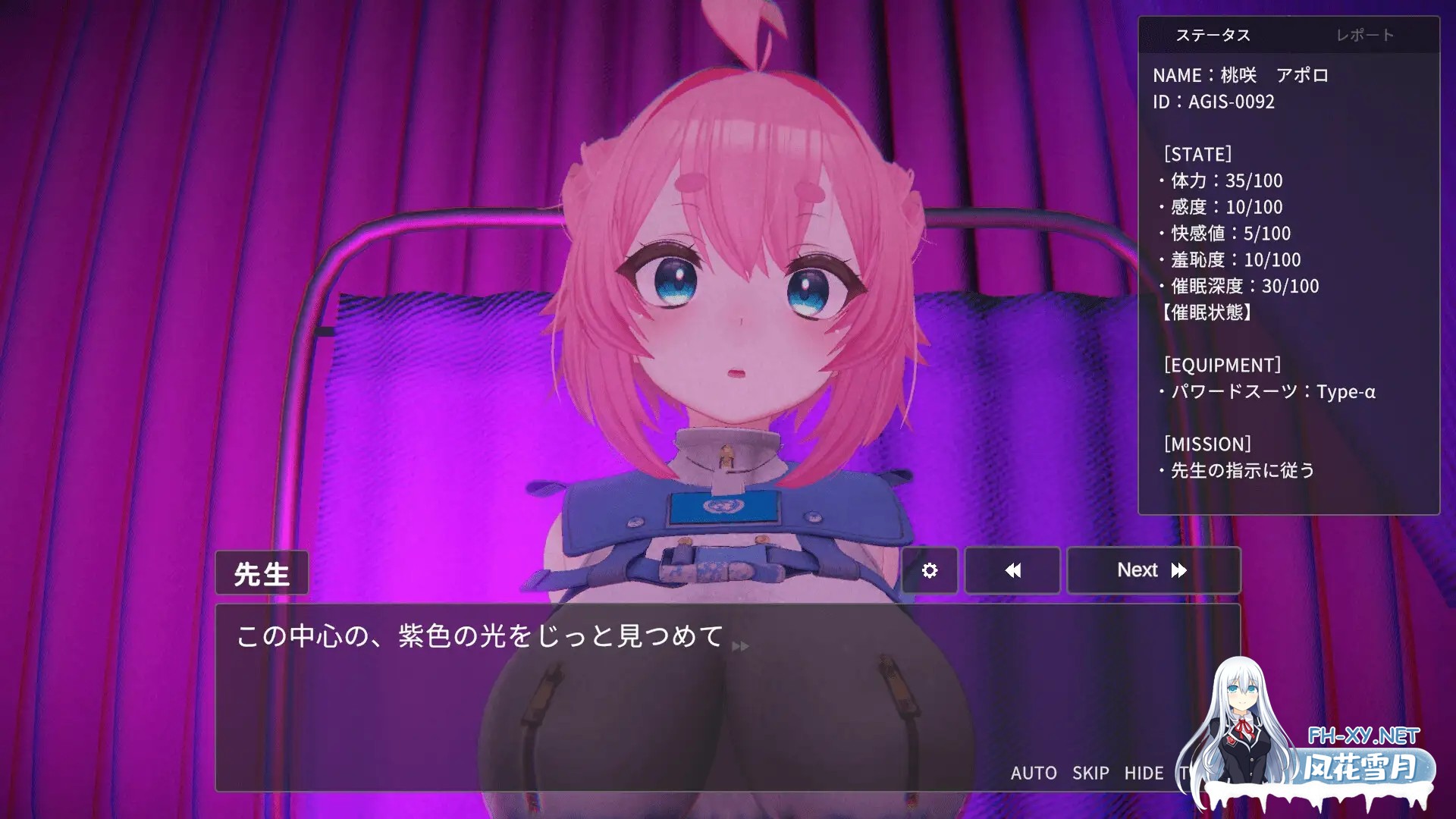Screen dimensions: 1456x819
Task: Click the 先生 speaker name plate
Action: [x=262, y=573]
